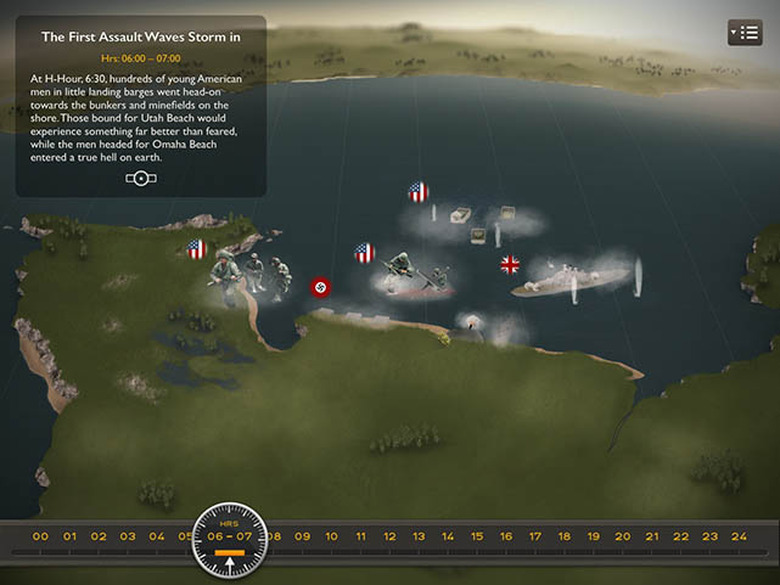Jump to hour 17 on the timeline
This screenshot has height=585, width=780.
[535, 537]
